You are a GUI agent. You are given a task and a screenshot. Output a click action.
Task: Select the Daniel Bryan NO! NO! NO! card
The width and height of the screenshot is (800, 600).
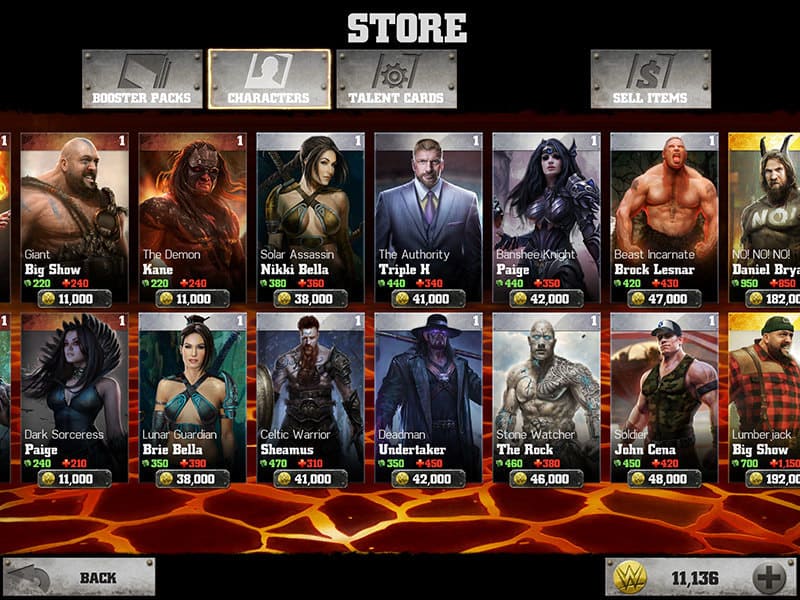(x=765, y=215)
